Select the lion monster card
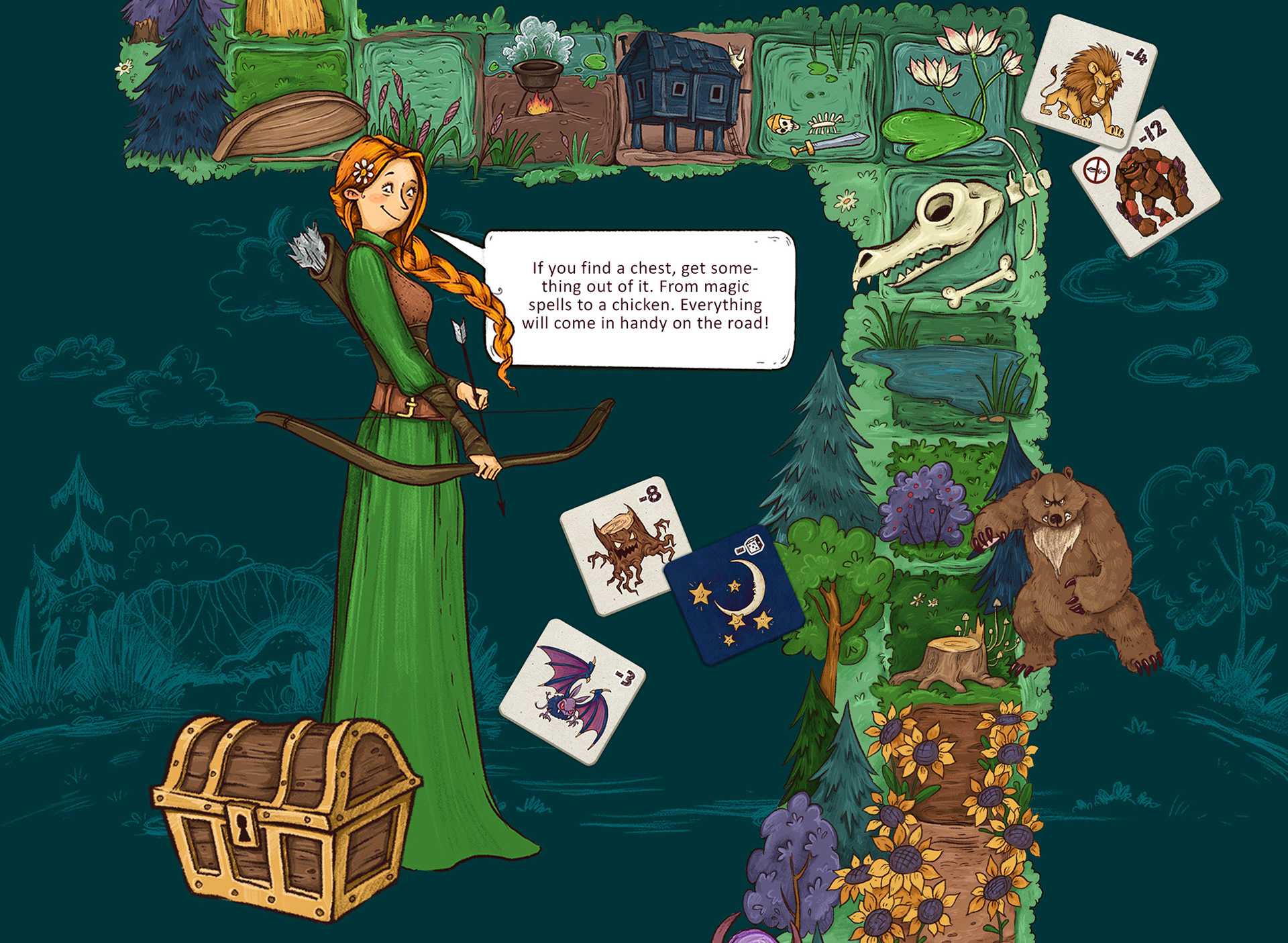This screenshot has height=943, width=1288. 1088,81
